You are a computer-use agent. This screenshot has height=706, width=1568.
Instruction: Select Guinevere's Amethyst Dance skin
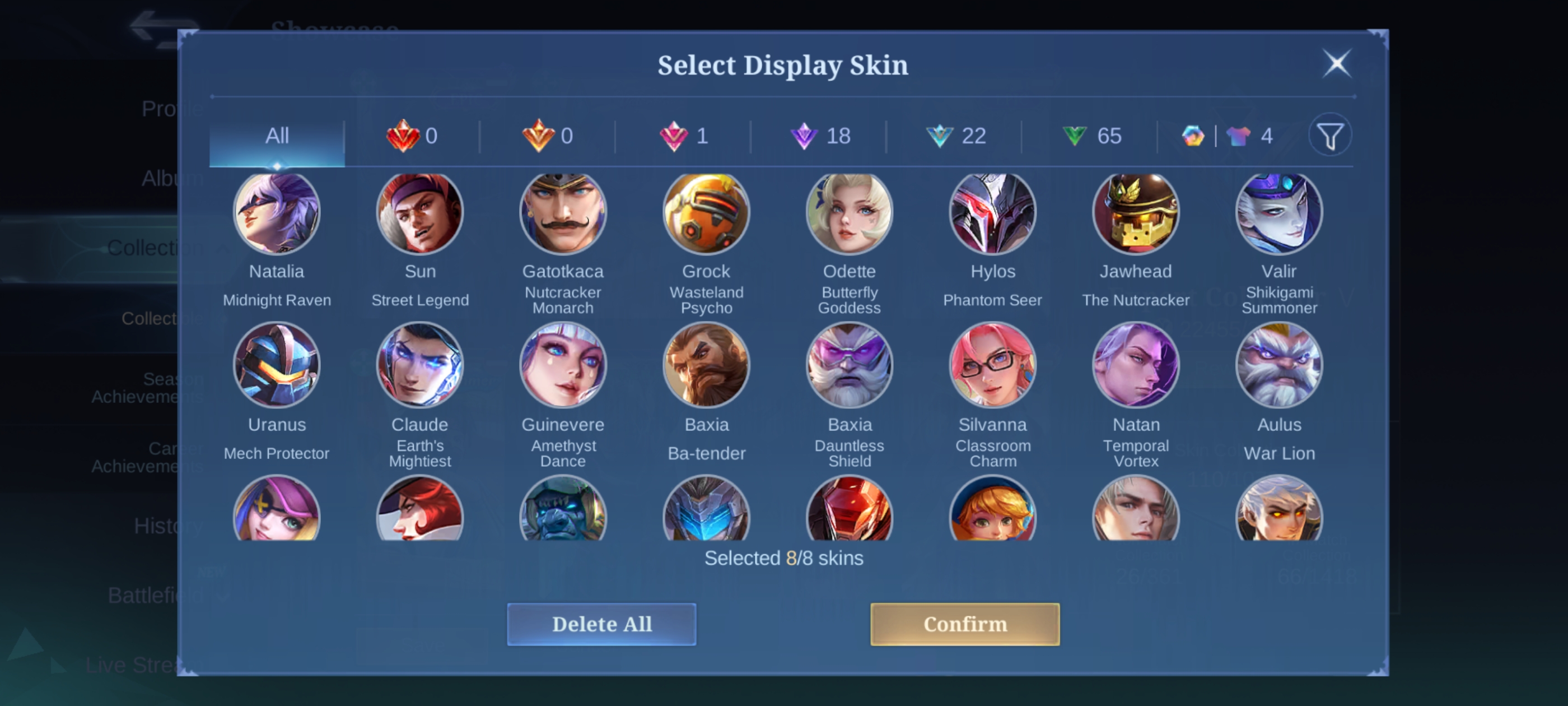[563, 365]
